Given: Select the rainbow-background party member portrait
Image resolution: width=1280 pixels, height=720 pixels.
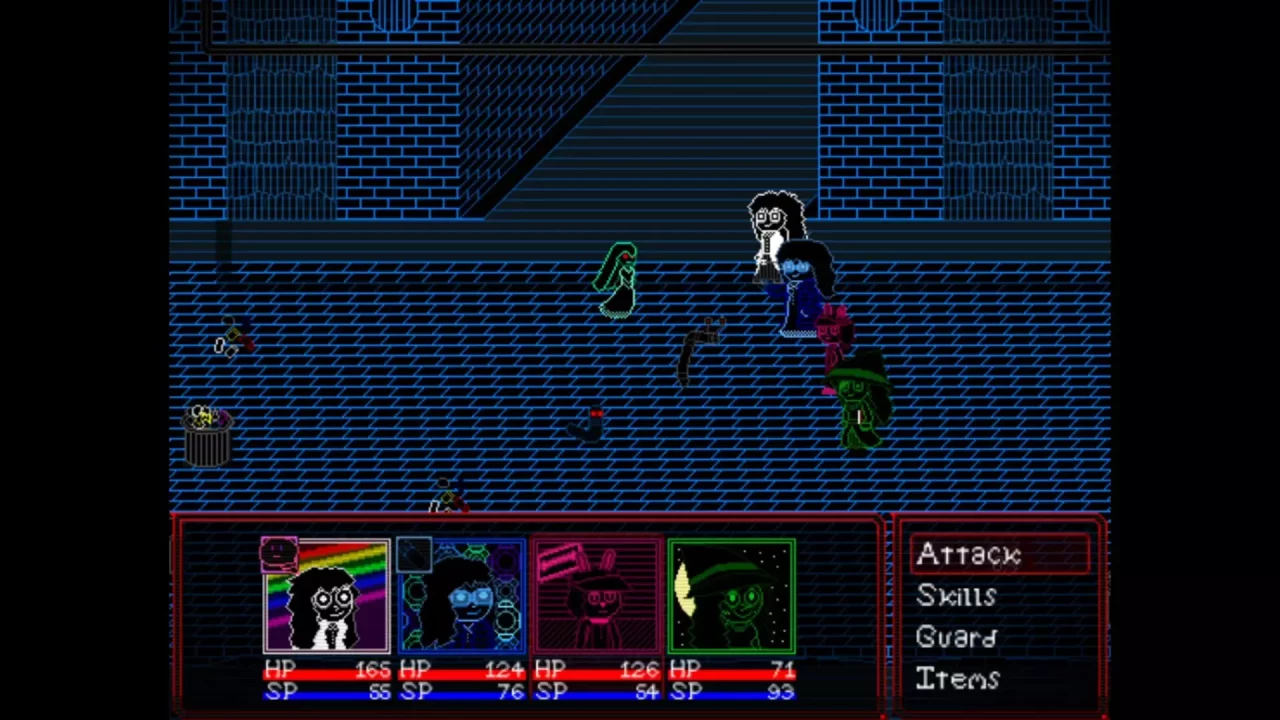Looking at the screenshot, I should (x=327, y=596).
